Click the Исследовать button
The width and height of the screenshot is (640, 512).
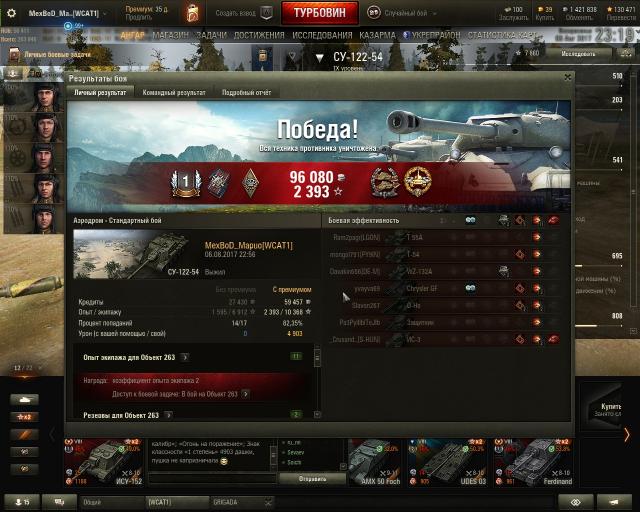point(583,53)
